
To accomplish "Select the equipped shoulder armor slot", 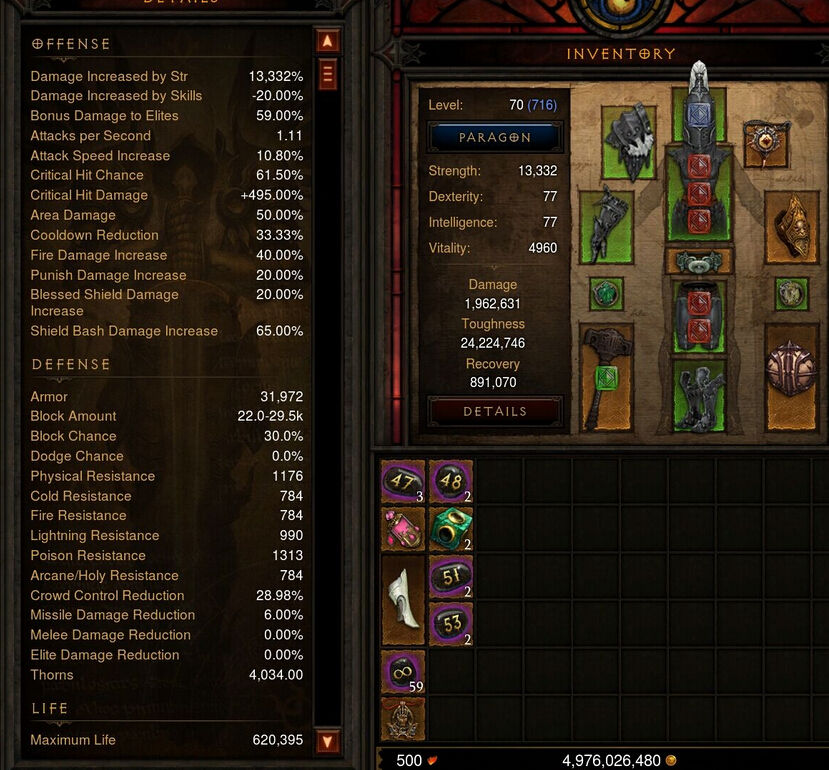I will point(629,142).
